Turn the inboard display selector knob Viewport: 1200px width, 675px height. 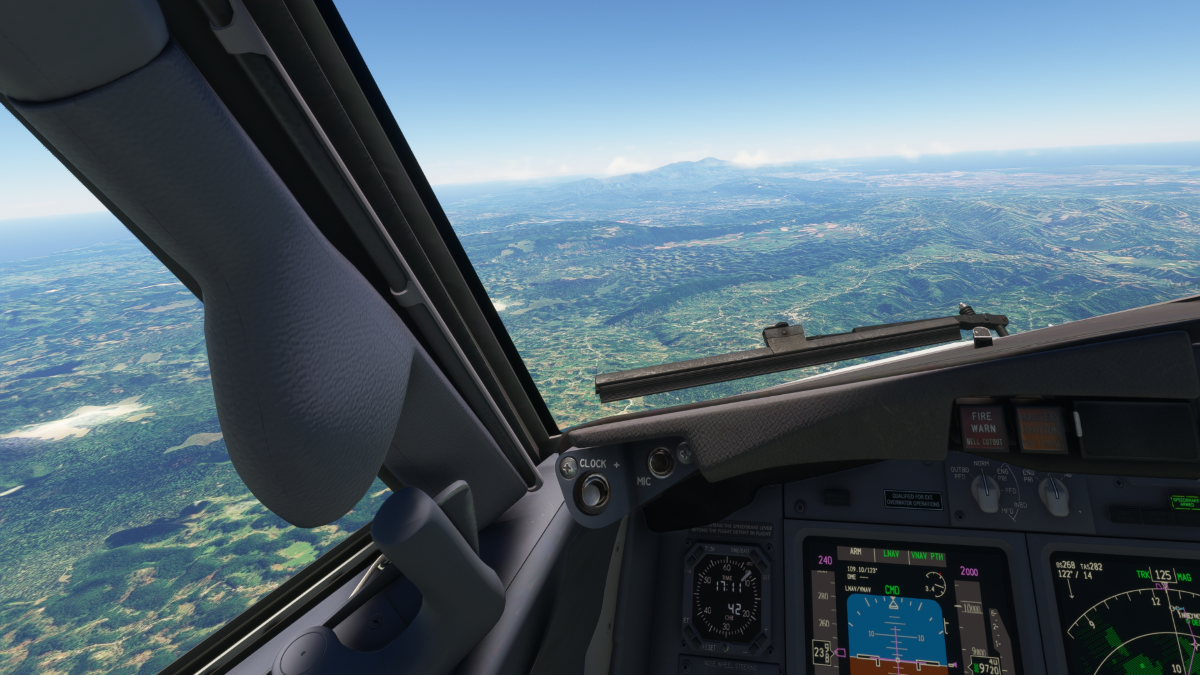1053,492
